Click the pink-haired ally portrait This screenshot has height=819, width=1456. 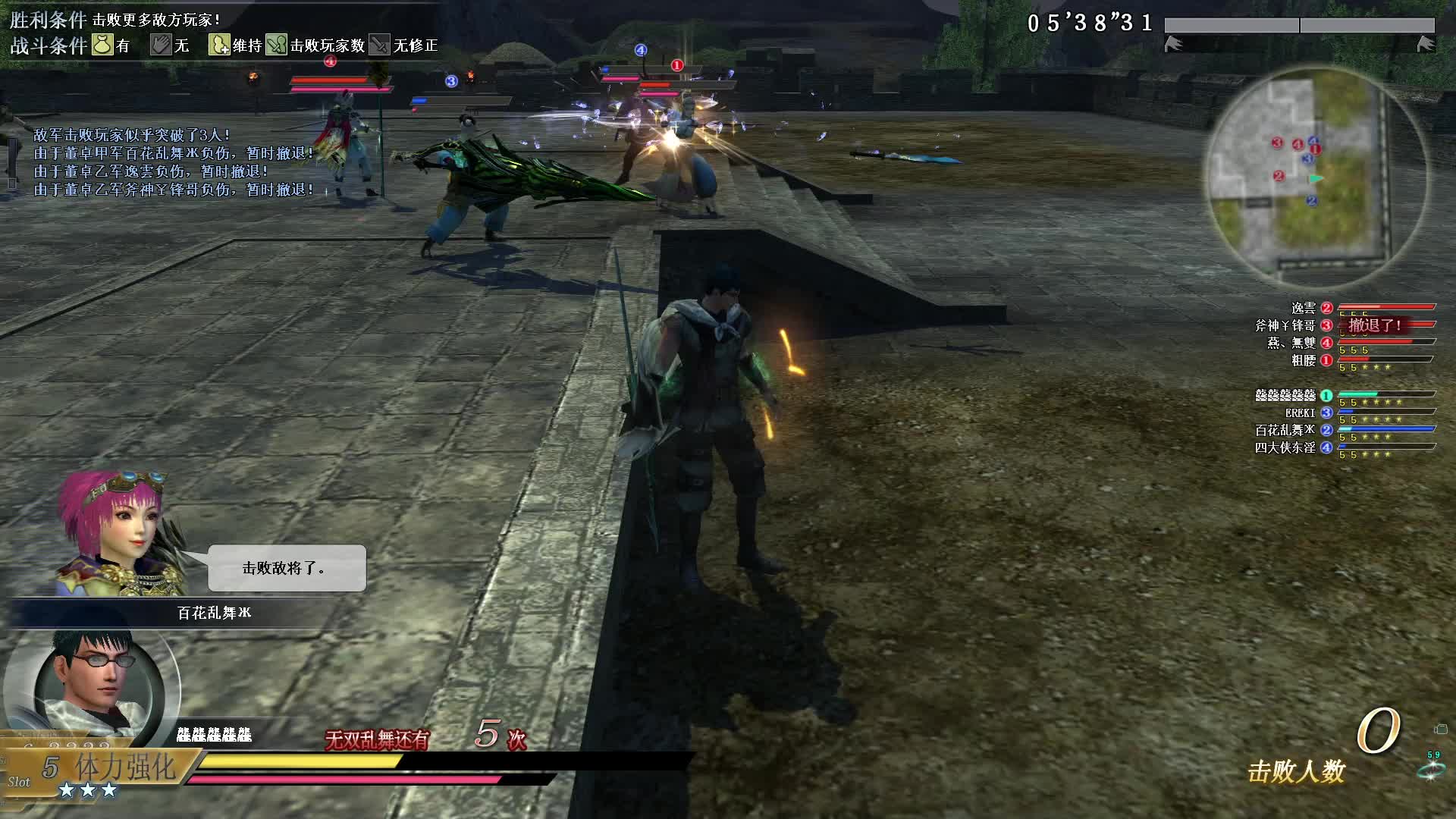(x=121, y=531)
